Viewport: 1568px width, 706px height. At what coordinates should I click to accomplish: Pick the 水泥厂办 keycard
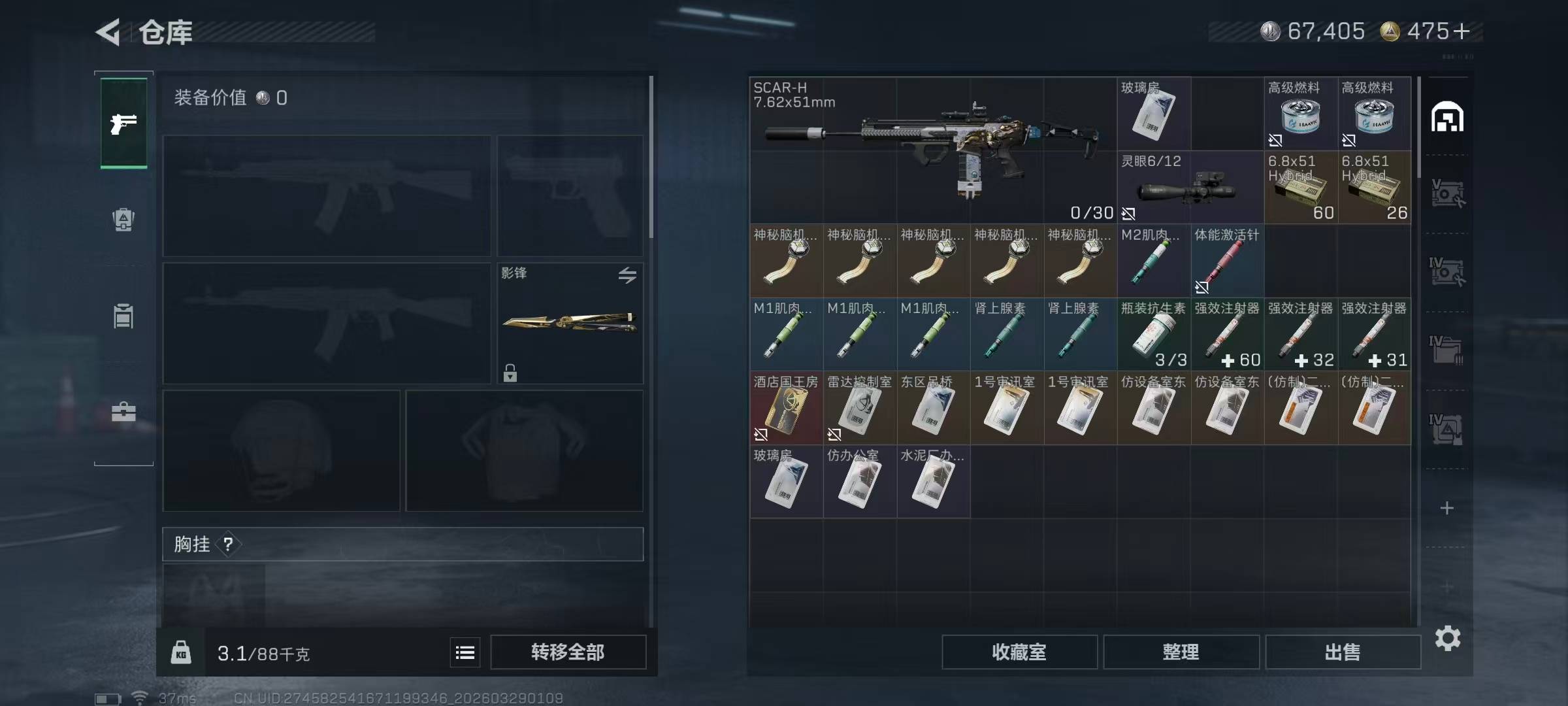click(933, 482)
